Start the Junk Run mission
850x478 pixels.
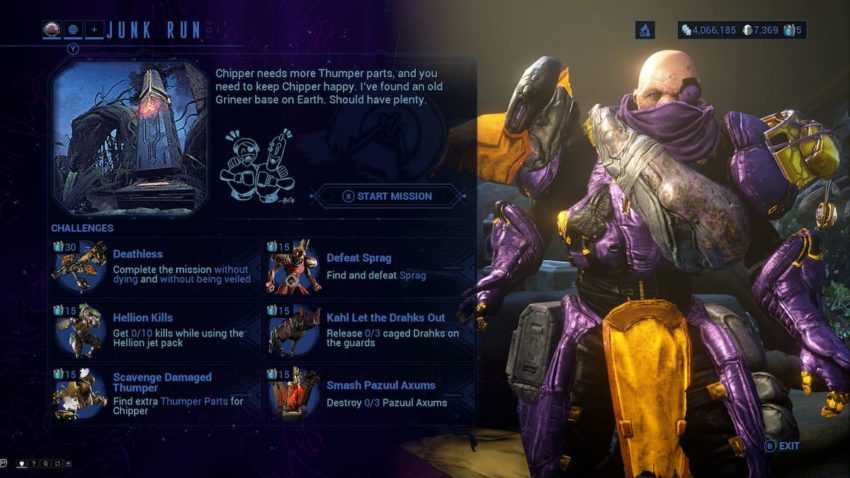click(x=388, y=196)
